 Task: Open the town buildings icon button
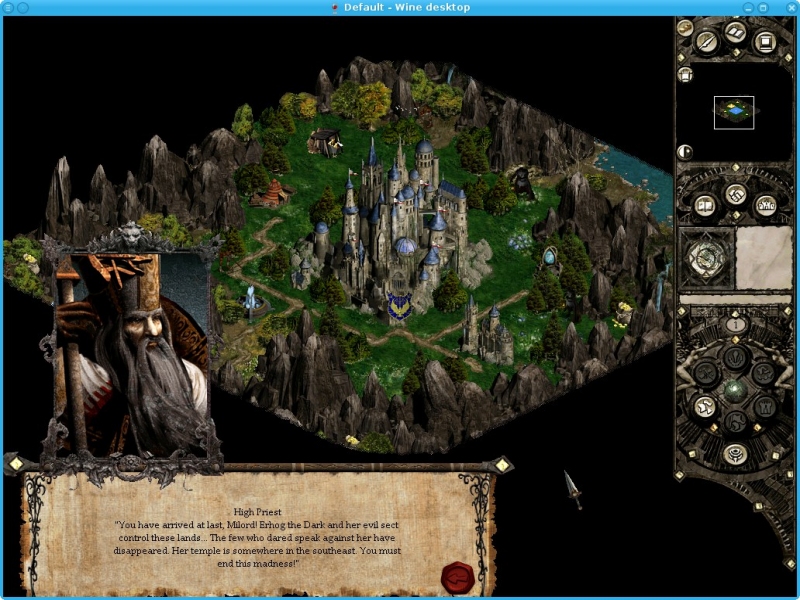[x=767, y=205]
